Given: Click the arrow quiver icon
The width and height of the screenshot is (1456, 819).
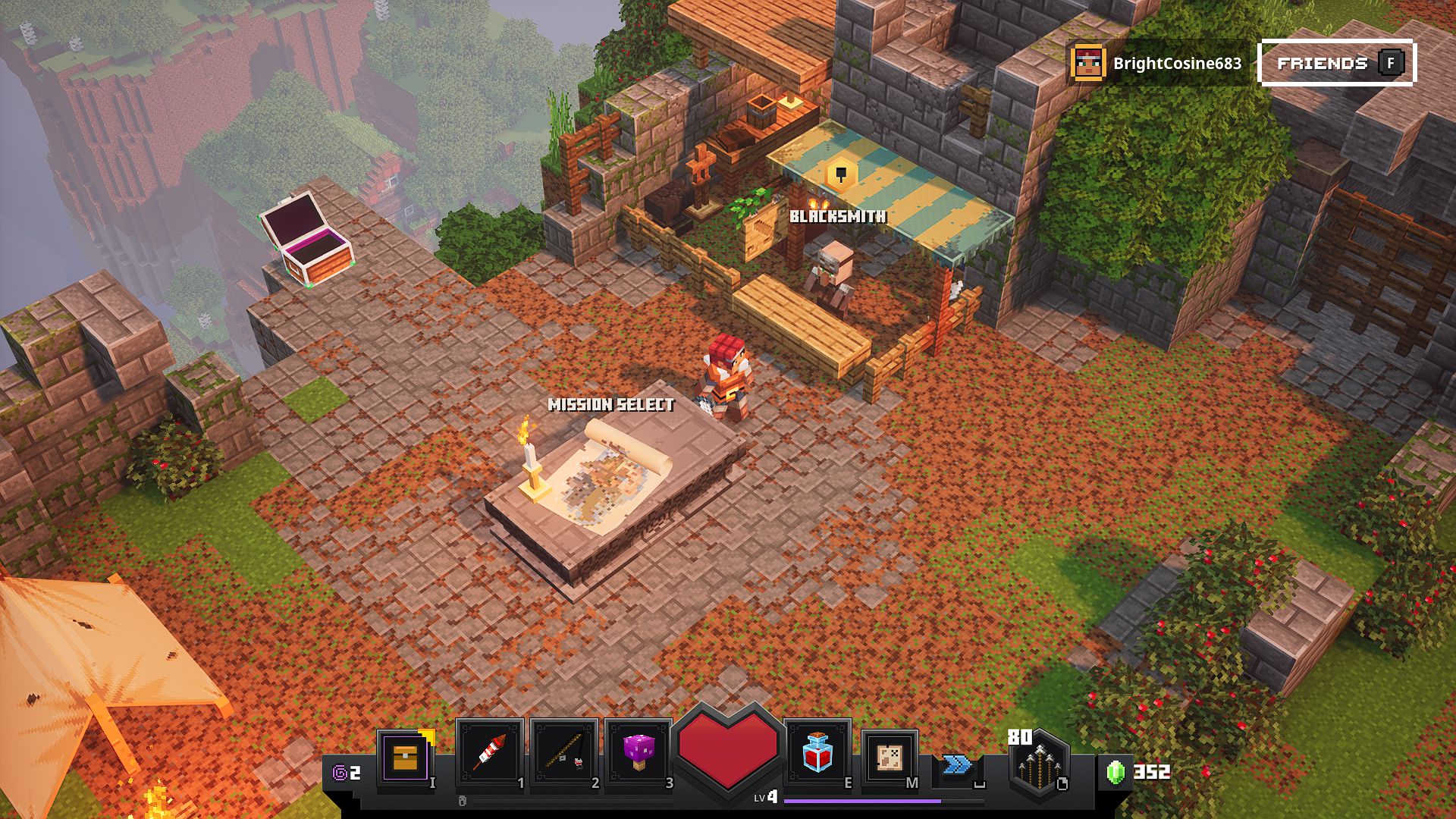Looking at the screenshot, I should click(1038, 762).
